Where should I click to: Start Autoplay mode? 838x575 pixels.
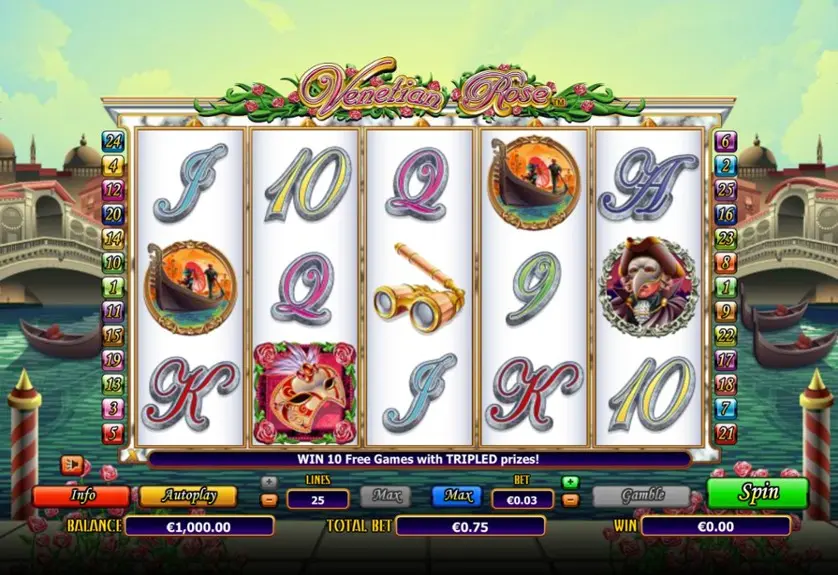(x=188, y=496)
